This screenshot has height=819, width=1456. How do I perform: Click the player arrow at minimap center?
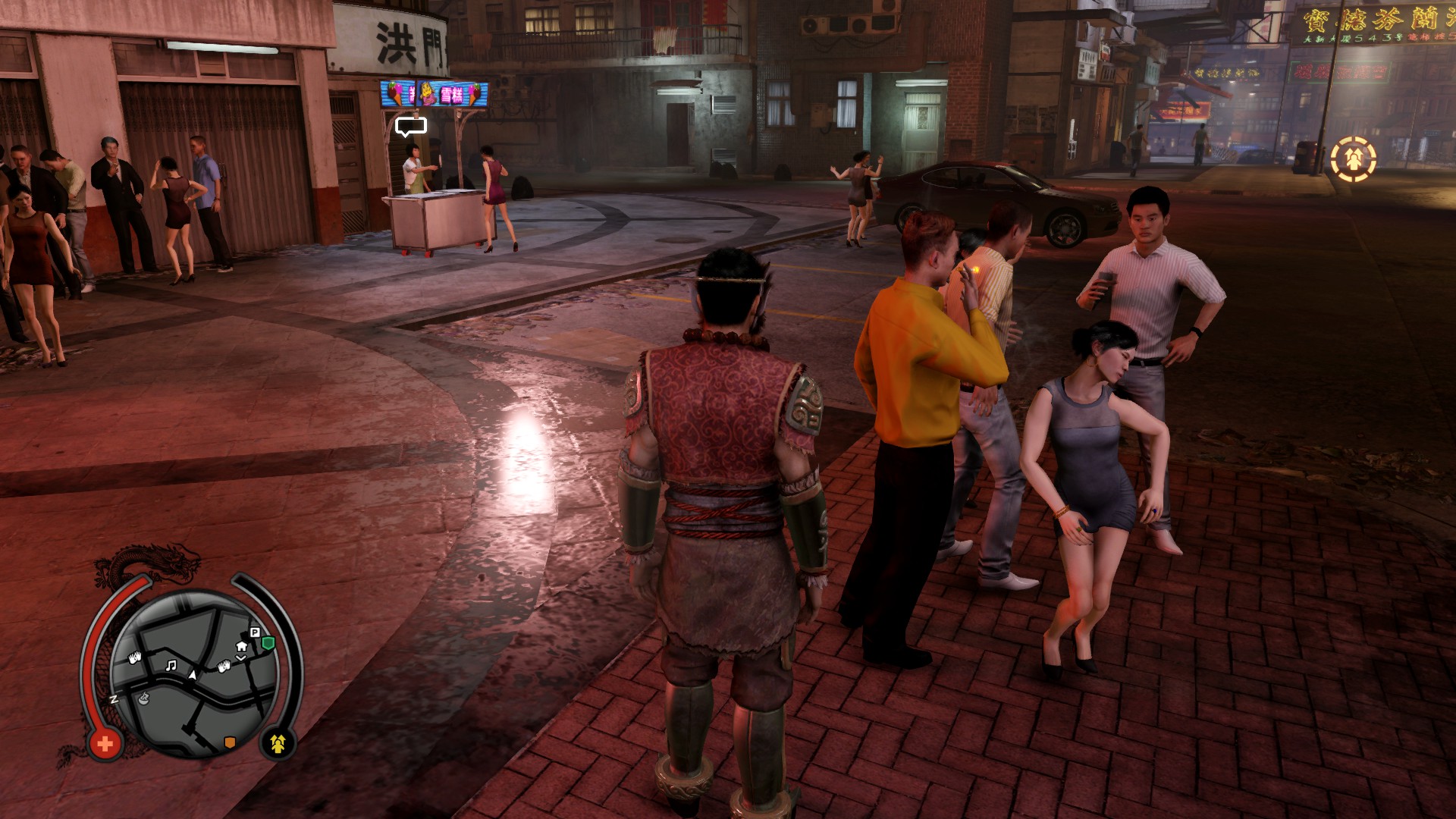point(193,675)
